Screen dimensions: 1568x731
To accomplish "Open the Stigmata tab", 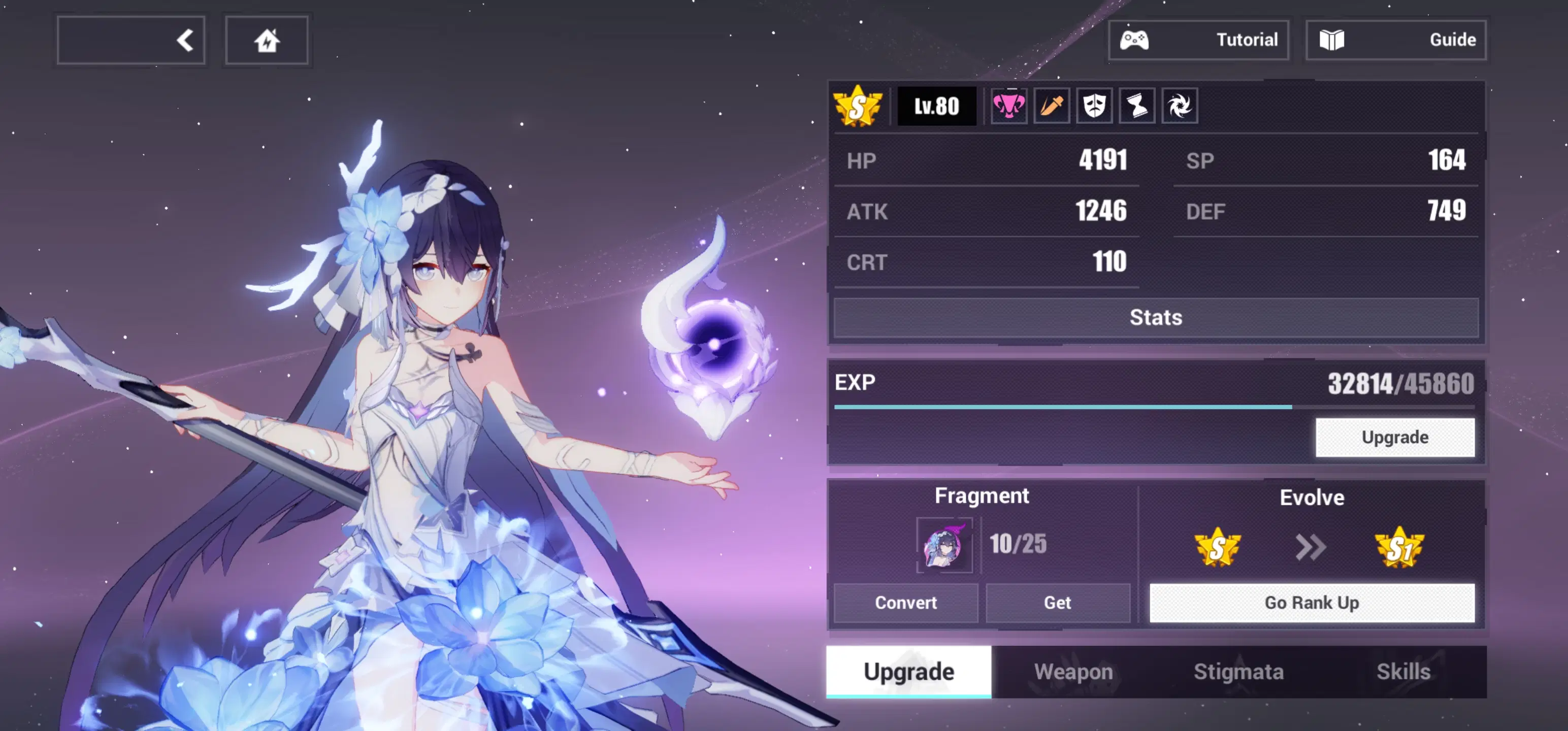I will (1238, 671).
